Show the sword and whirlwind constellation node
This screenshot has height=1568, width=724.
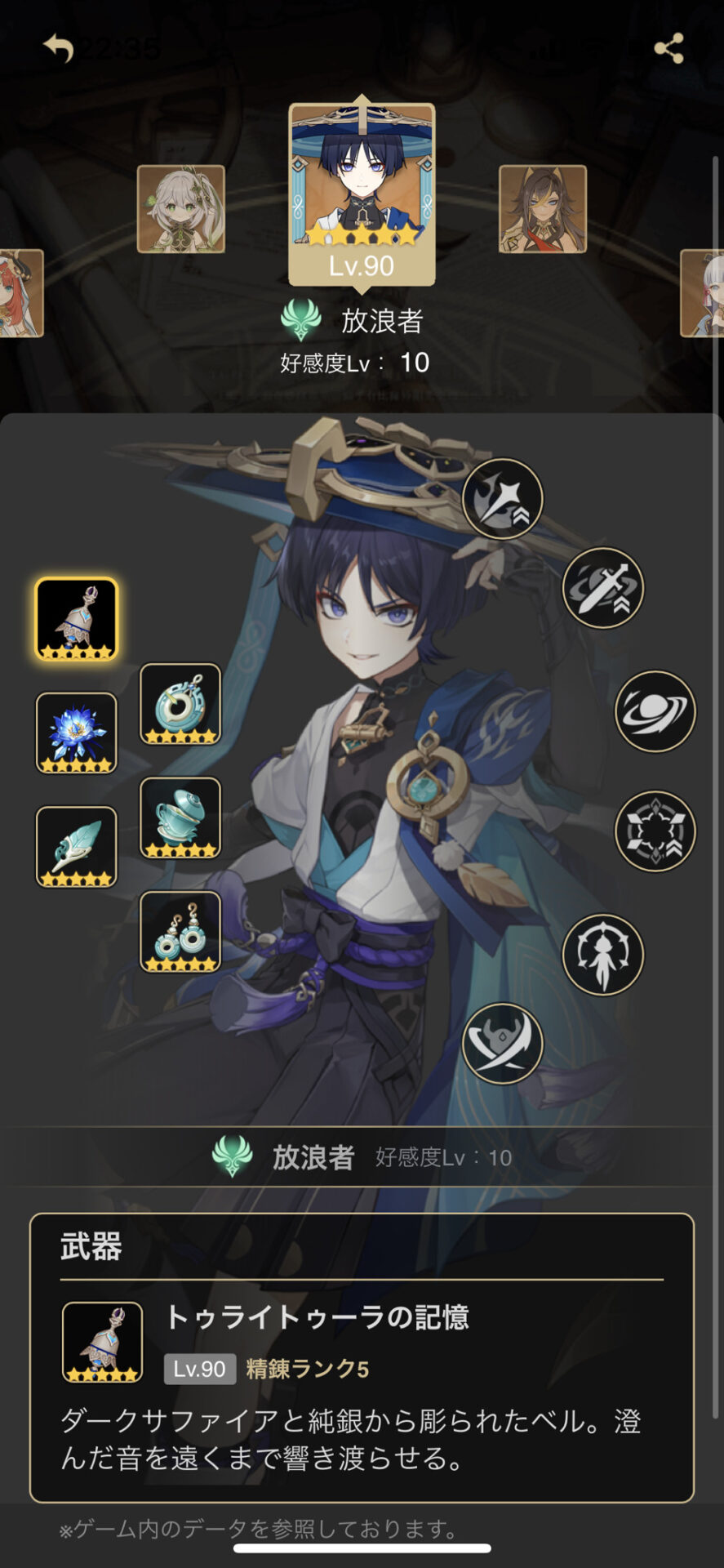point(603,588)
